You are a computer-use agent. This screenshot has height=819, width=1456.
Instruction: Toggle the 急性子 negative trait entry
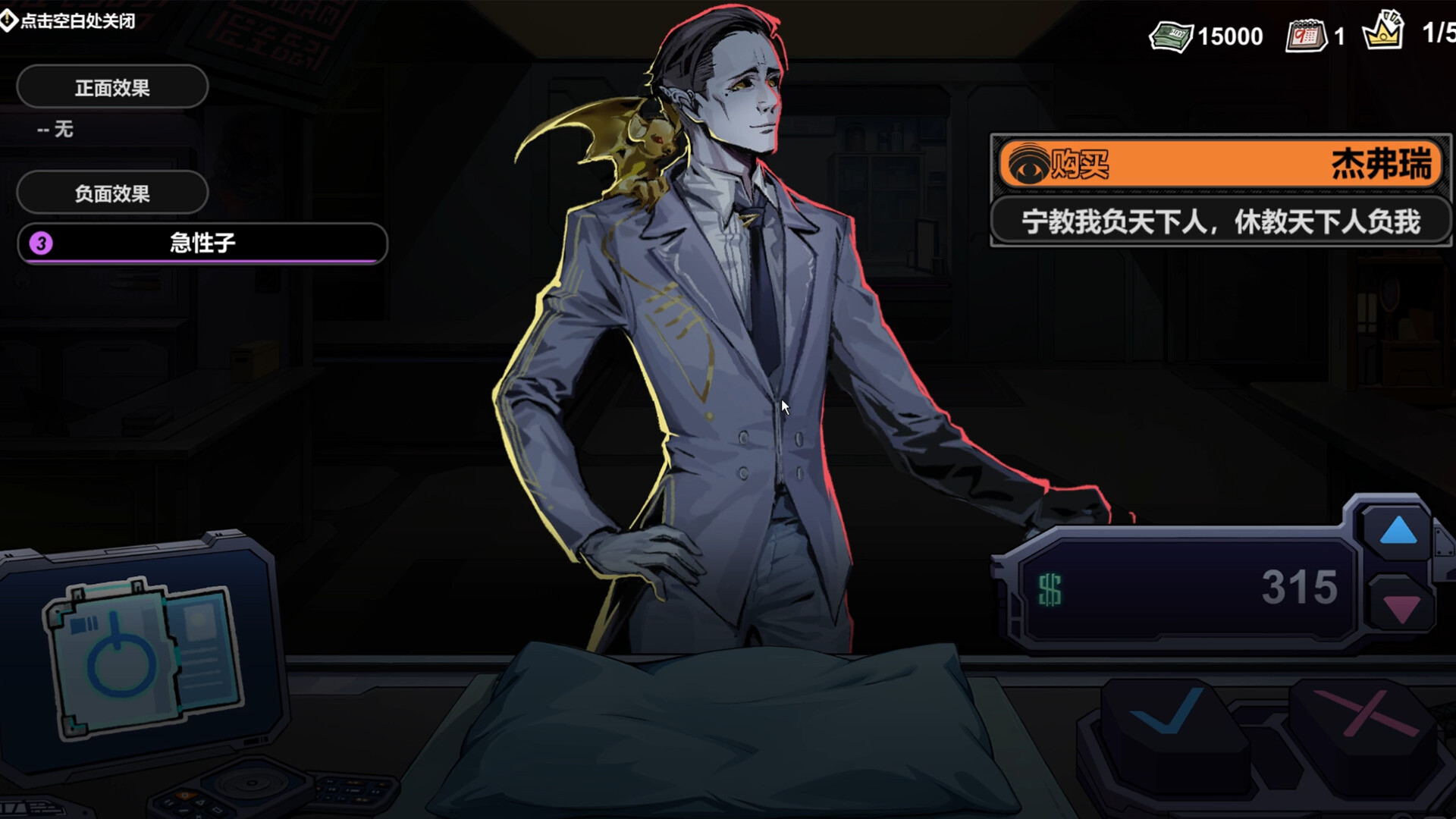[x=200, y=244]
